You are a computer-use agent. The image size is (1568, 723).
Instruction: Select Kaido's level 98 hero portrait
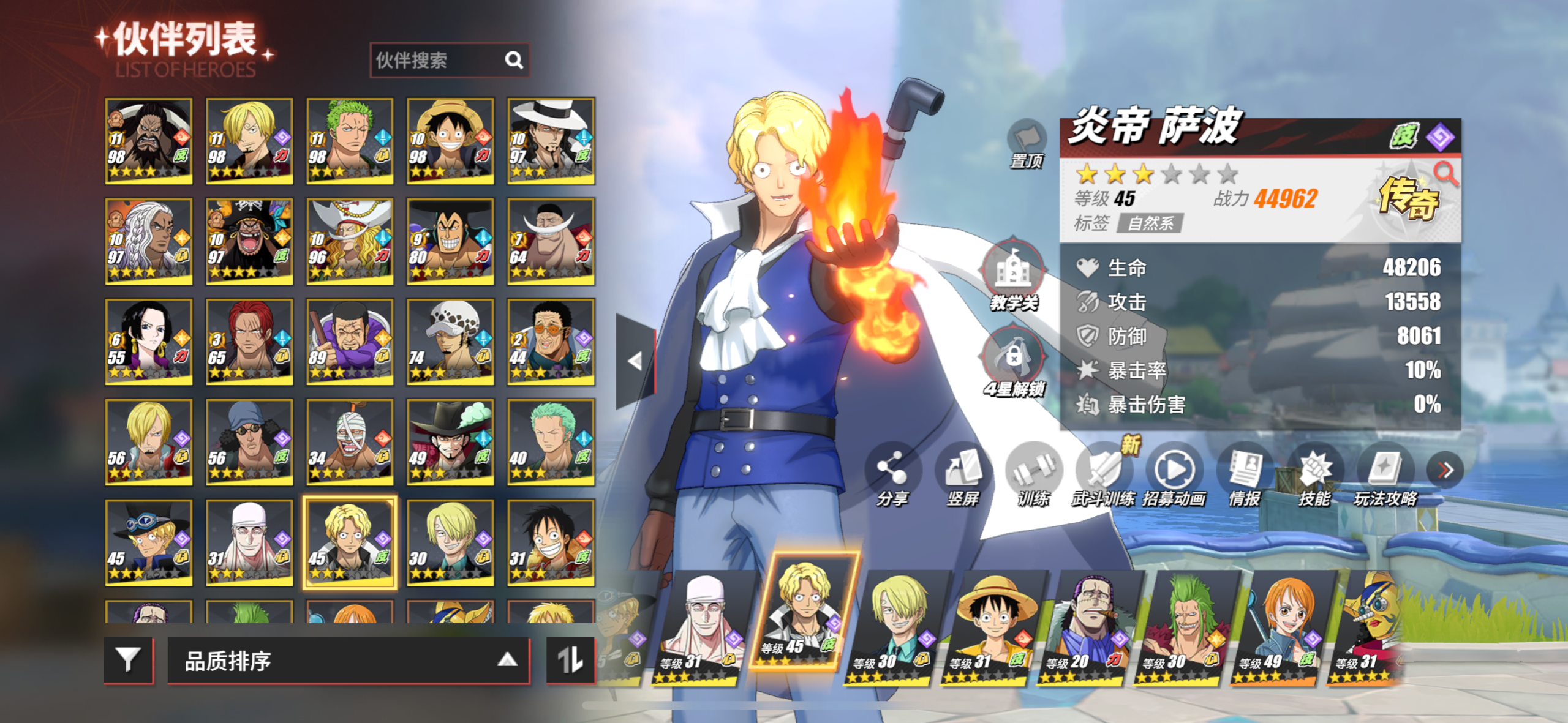[x=149, y=141]
